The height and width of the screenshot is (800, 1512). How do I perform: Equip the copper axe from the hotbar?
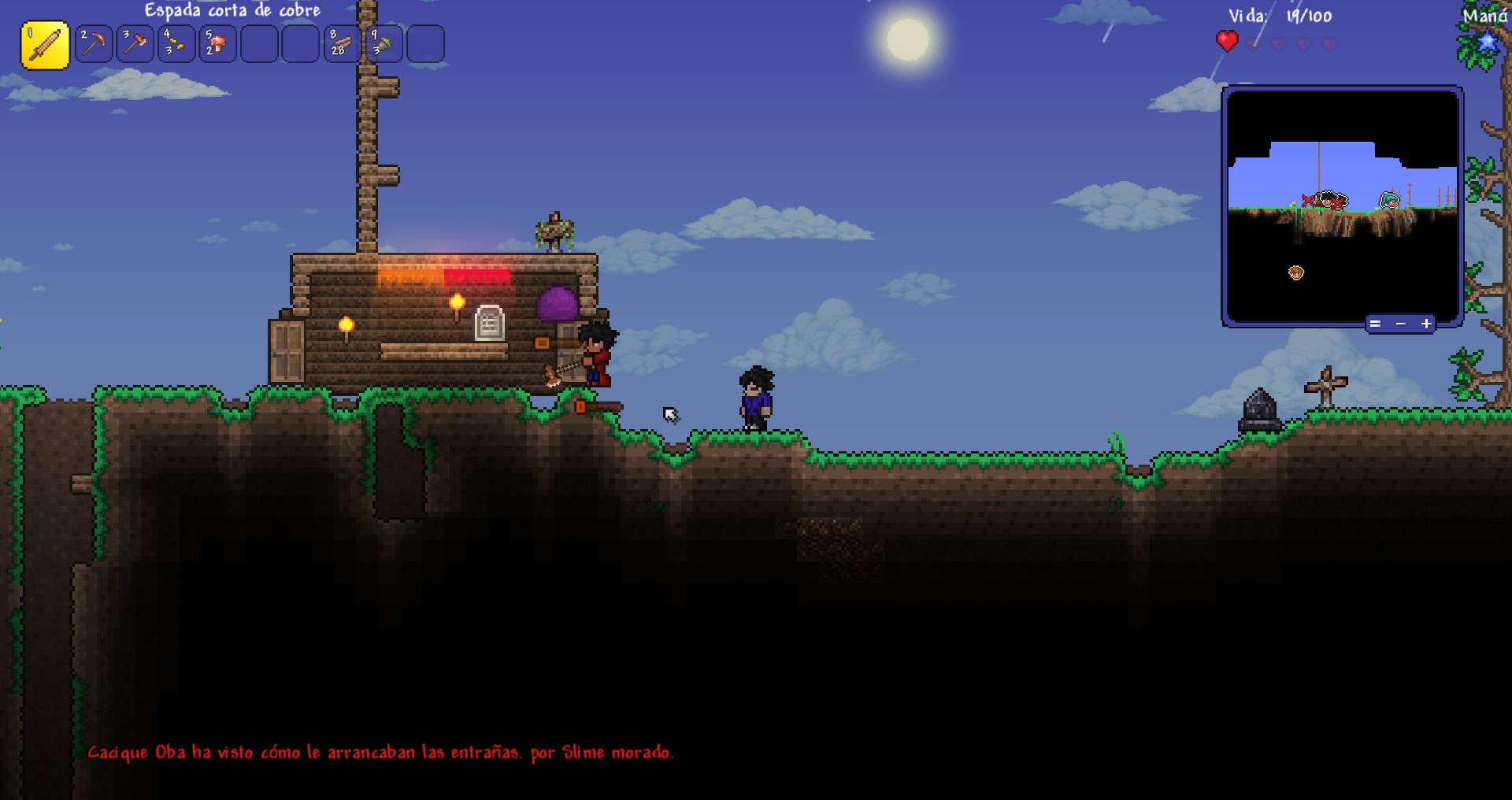135,44
